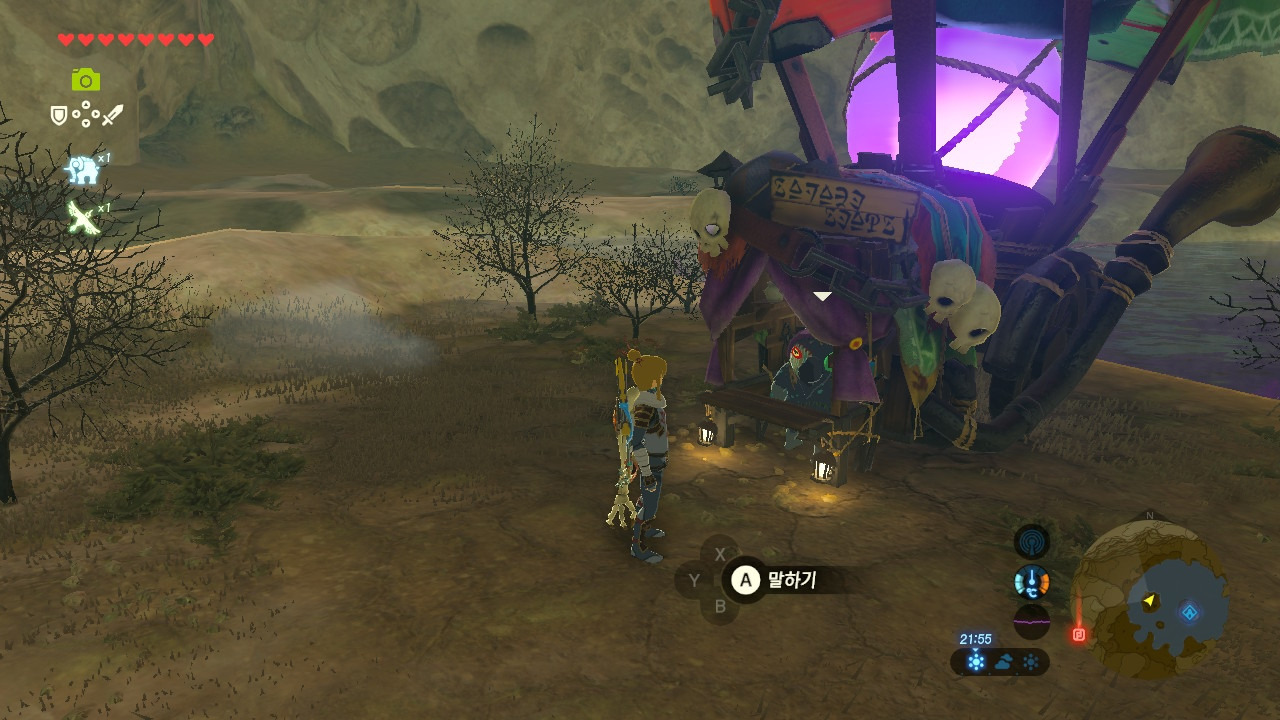Open the shield quick-select icon
The image size is (1280, 720).
coord(59,116)
